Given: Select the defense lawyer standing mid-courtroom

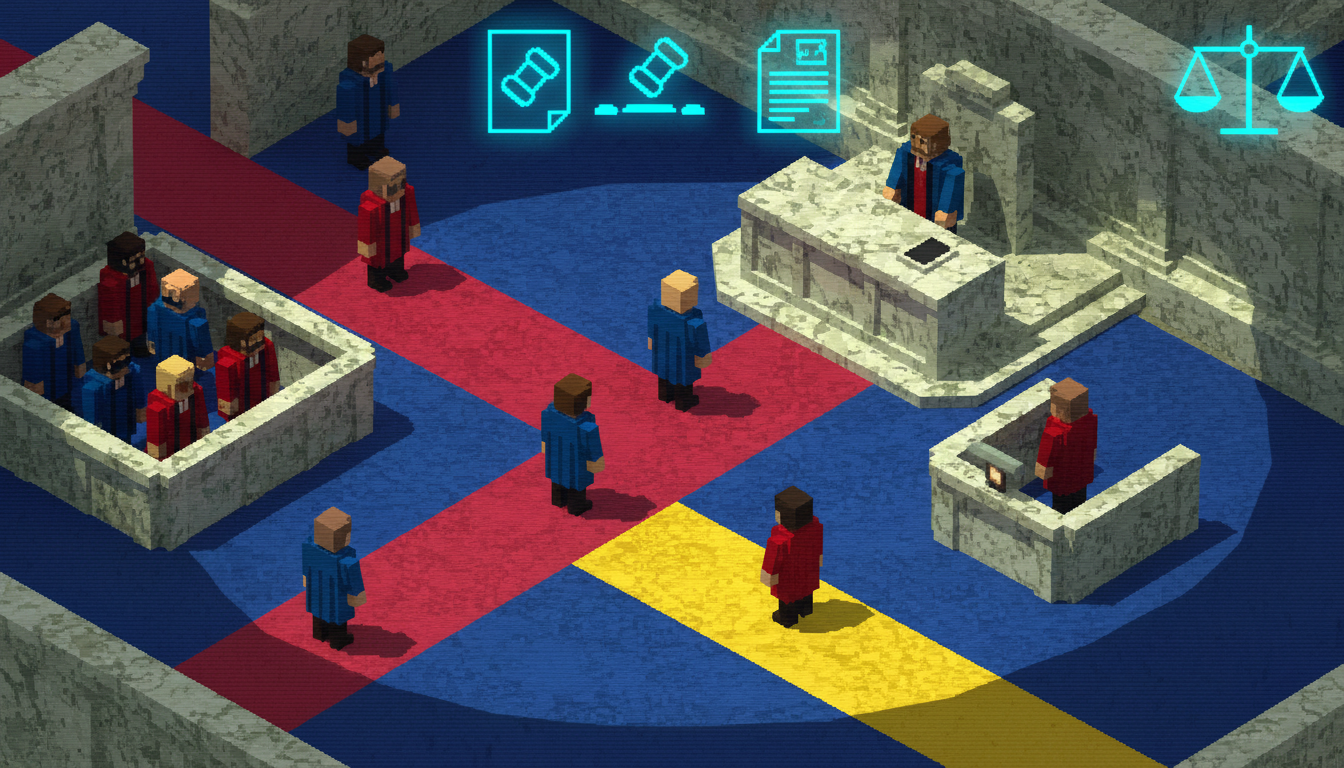Looking at the screenshot, I should pos(570,440).
